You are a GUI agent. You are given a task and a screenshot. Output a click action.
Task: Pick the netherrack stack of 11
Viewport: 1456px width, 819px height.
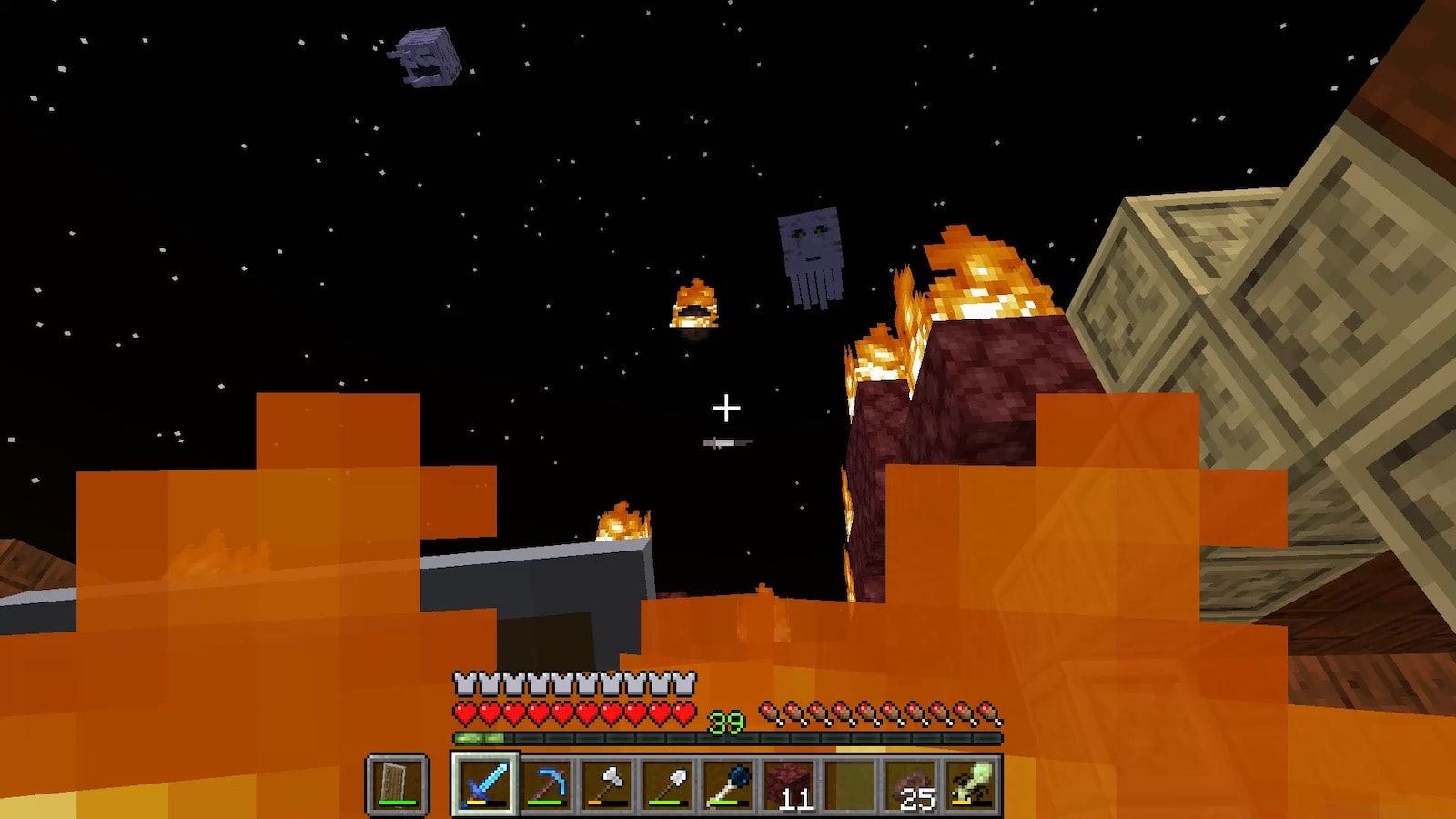789,784
